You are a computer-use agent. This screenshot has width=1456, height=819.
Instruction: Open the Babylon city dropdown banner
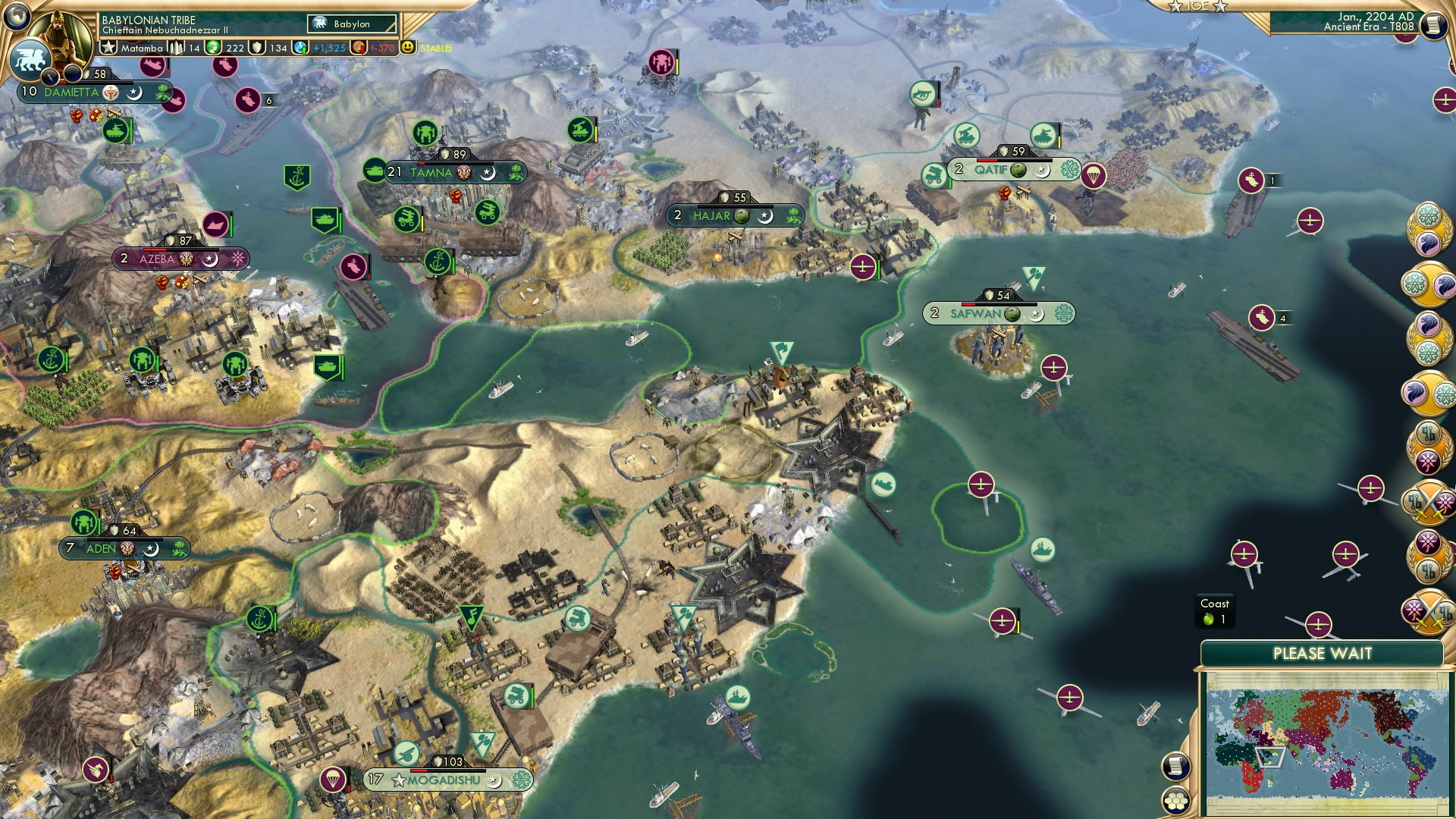[x=351, y=24]
